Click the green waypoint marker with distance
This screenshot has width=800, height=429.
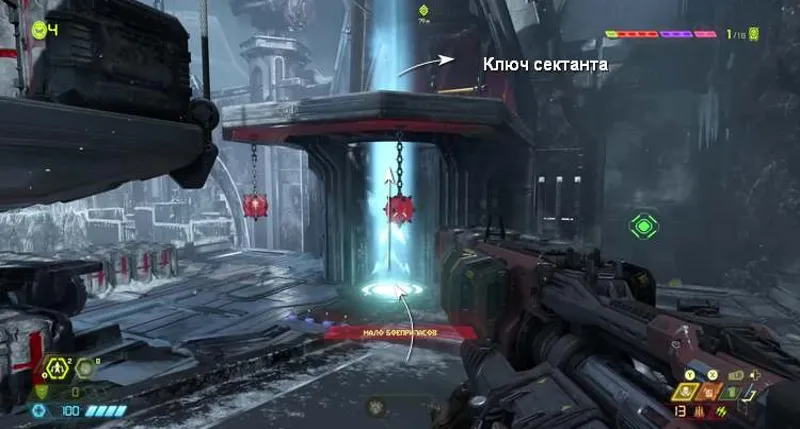click(424, 12)
